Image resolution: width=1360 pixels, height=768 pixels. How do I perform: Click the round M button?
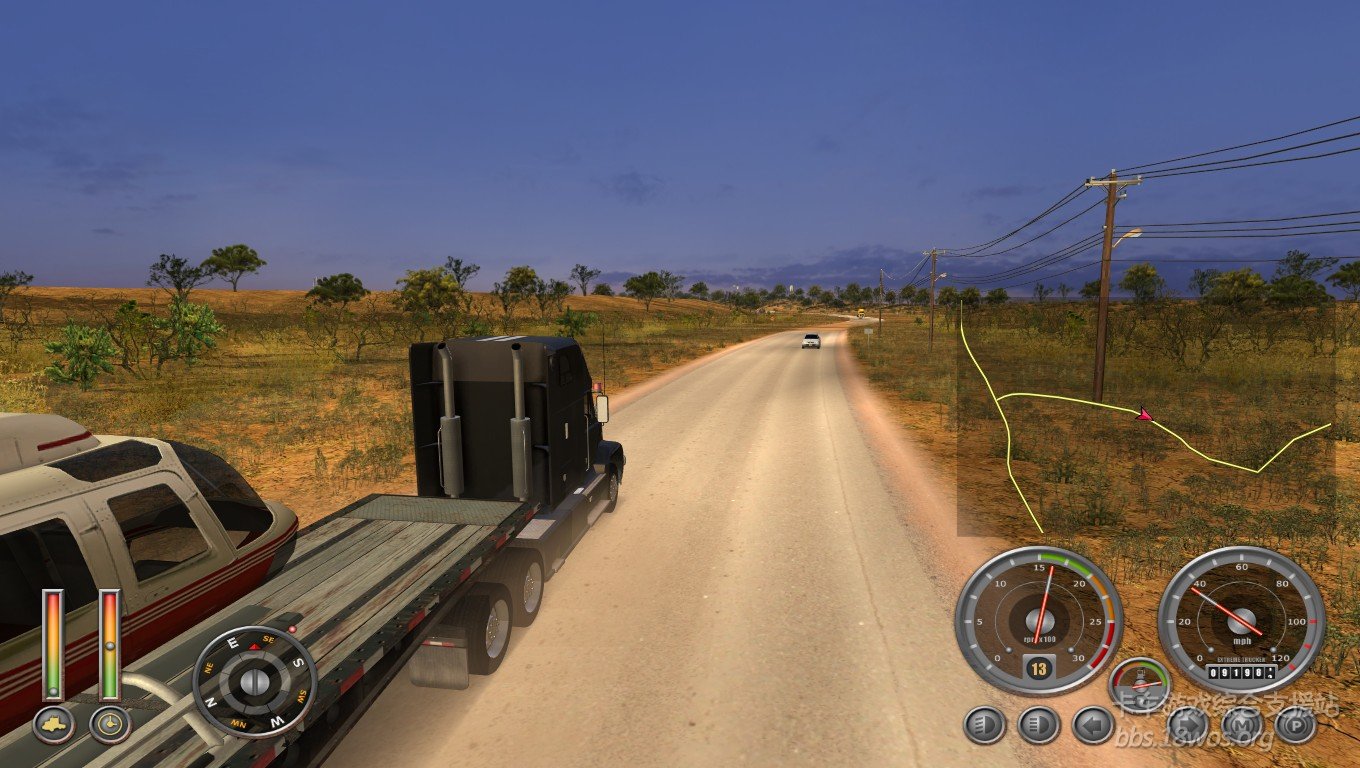pyautogui.click(x=1242, y=725)
